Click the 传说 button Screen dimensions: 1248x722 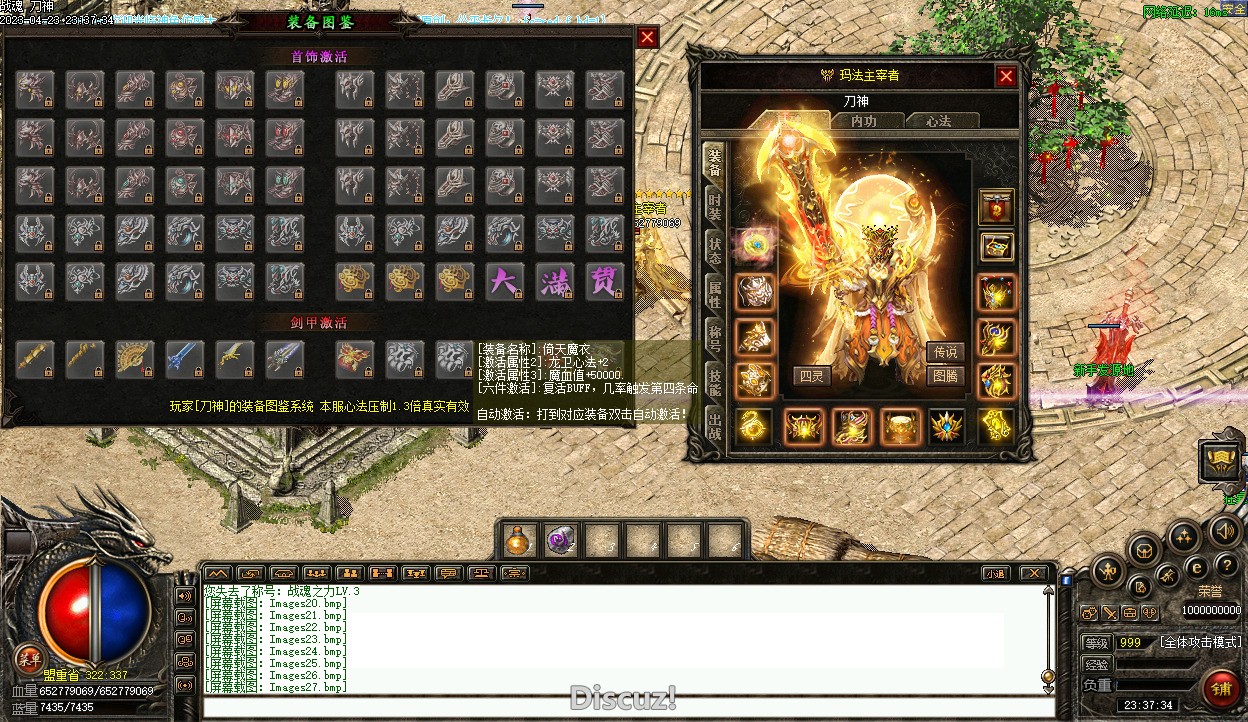click(x=945, y=351)
